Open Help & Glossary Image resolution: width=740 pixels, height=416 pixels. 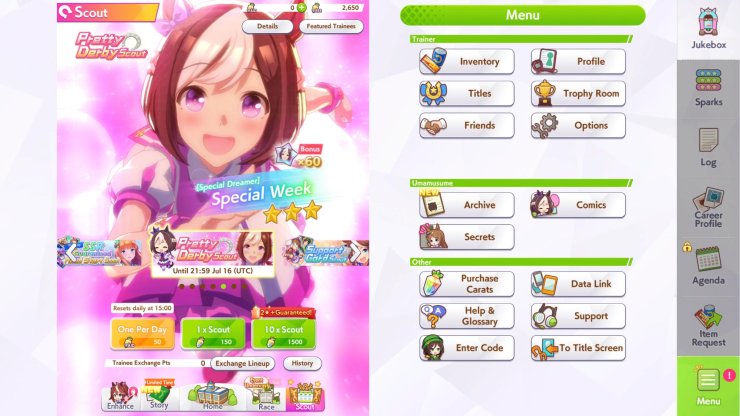(x=467, y=316)
